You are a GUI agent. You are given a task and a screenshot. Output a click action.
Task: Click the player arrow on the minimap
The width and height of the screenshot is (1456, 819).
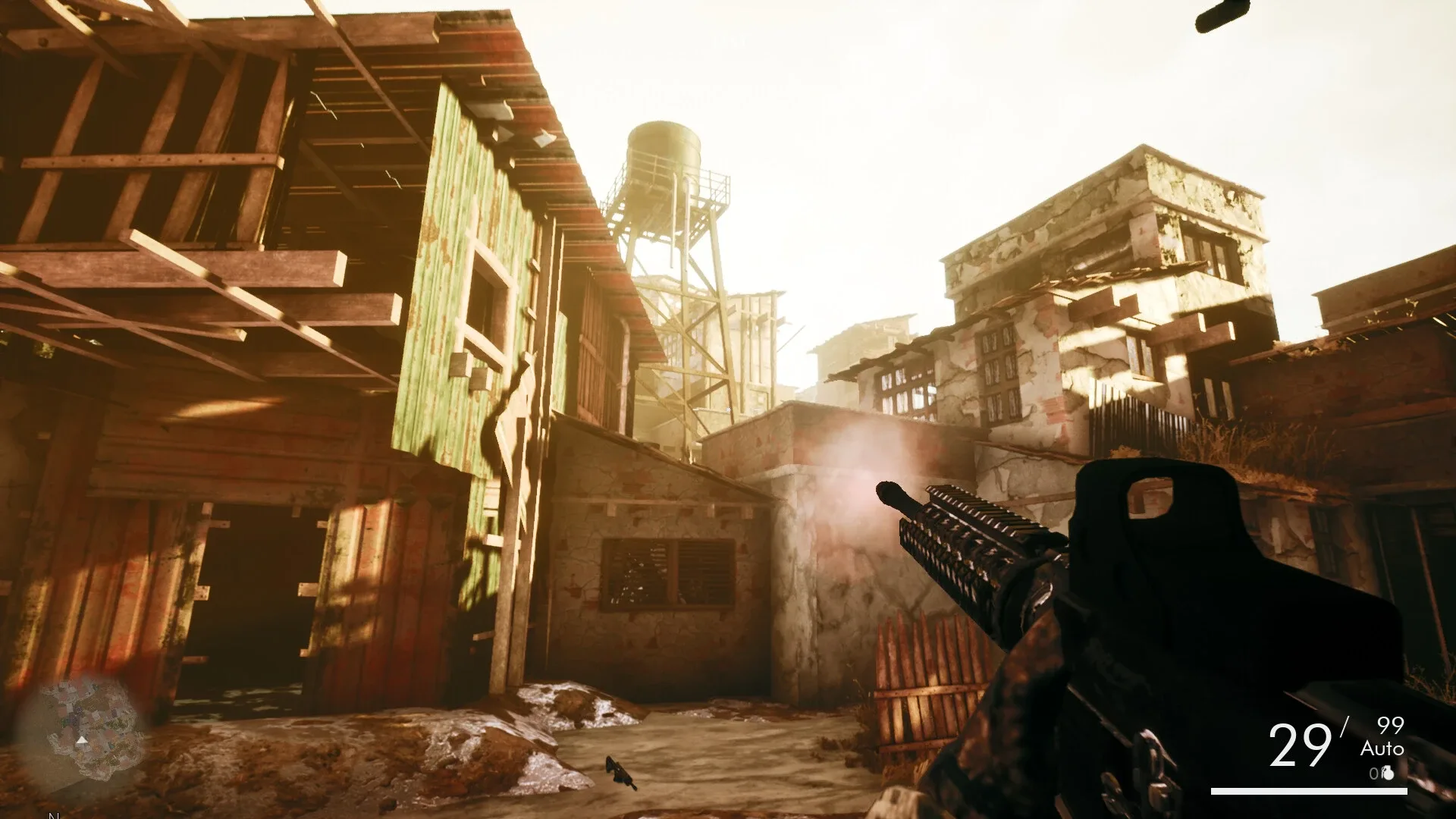(x=81, y=742)
